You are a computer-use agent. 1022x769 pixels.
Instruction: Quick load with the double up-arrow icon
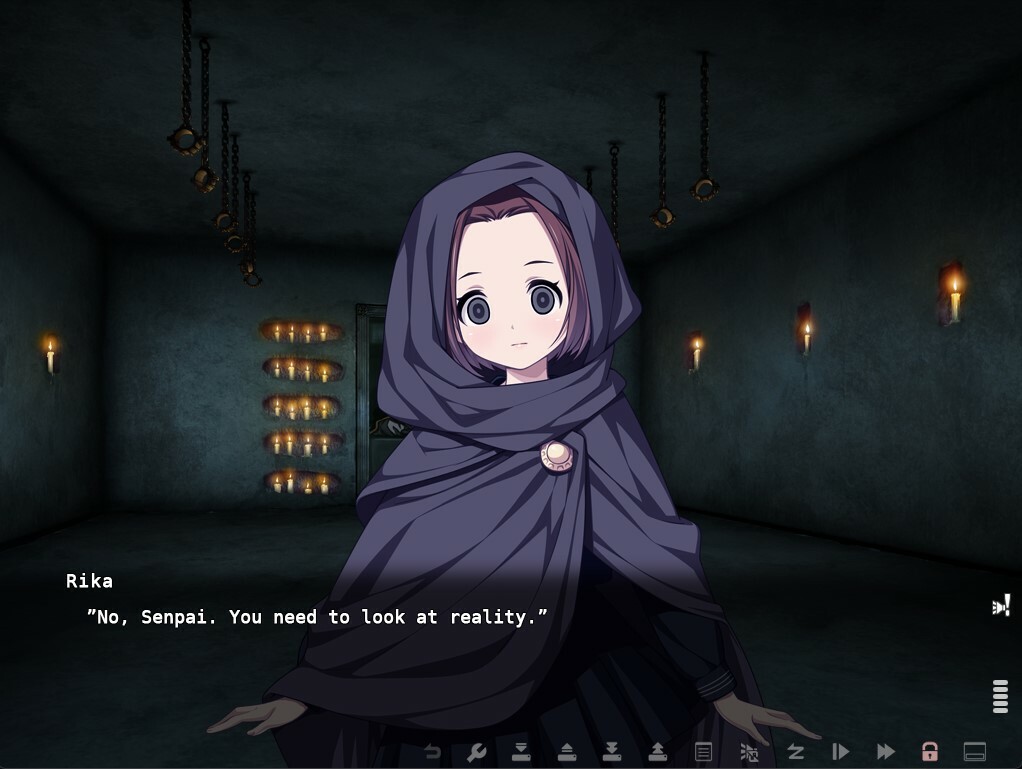pos(658,752)
